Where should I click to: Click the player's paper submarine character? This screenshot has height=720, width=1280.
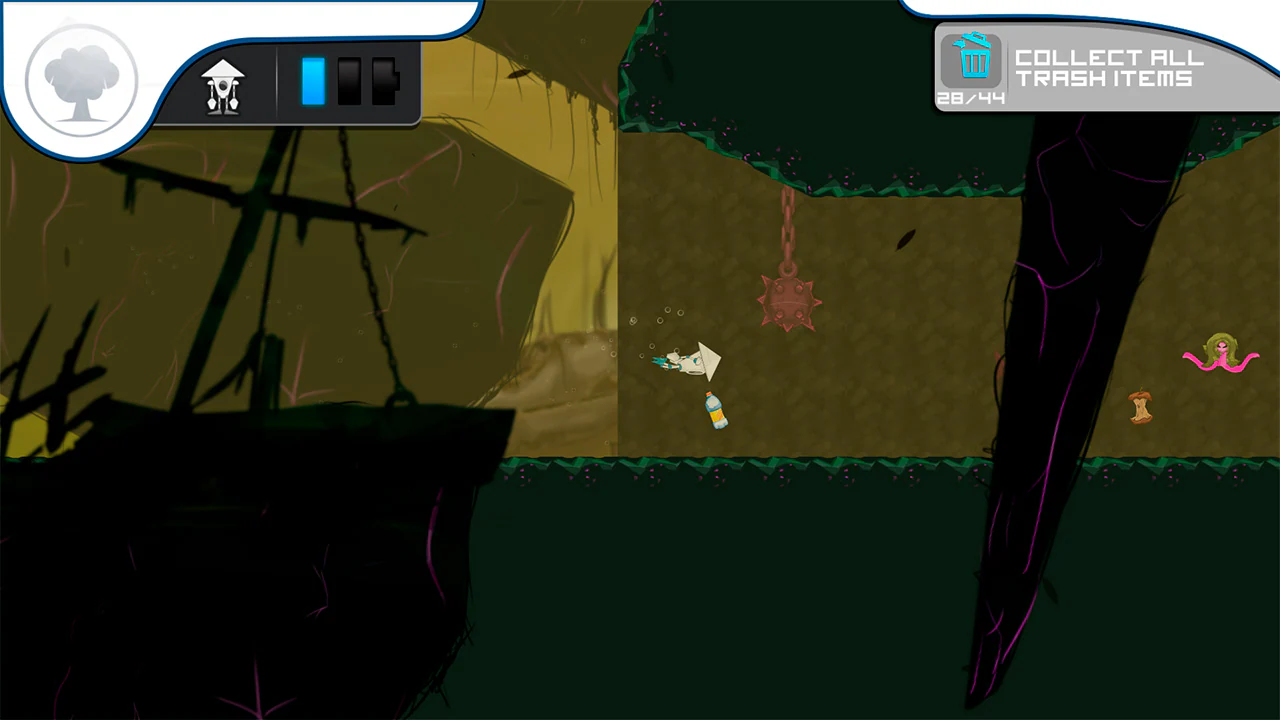(x=690, y=362)
